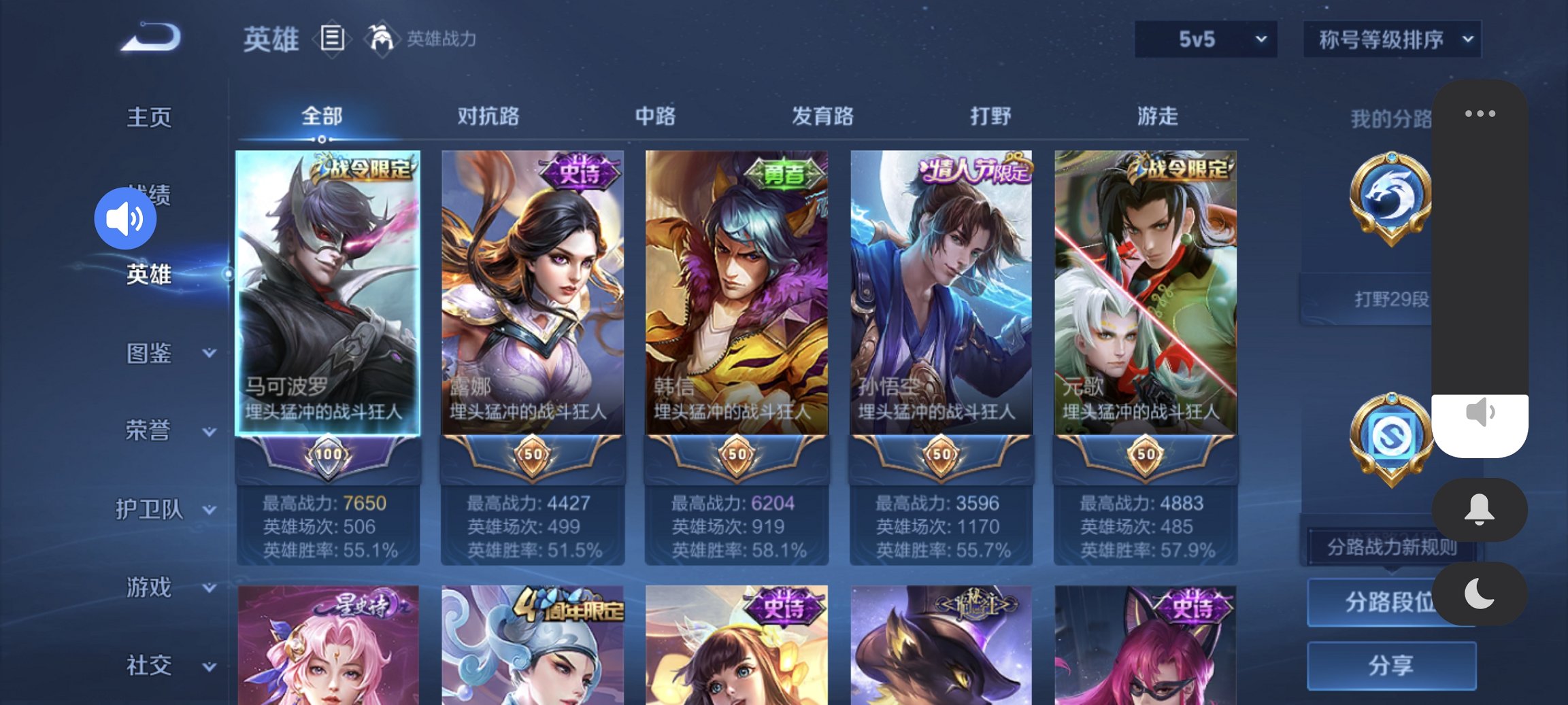
Task: Click the moon night-mode icon
Action: pyautogui.click(x=1480, y=594)
